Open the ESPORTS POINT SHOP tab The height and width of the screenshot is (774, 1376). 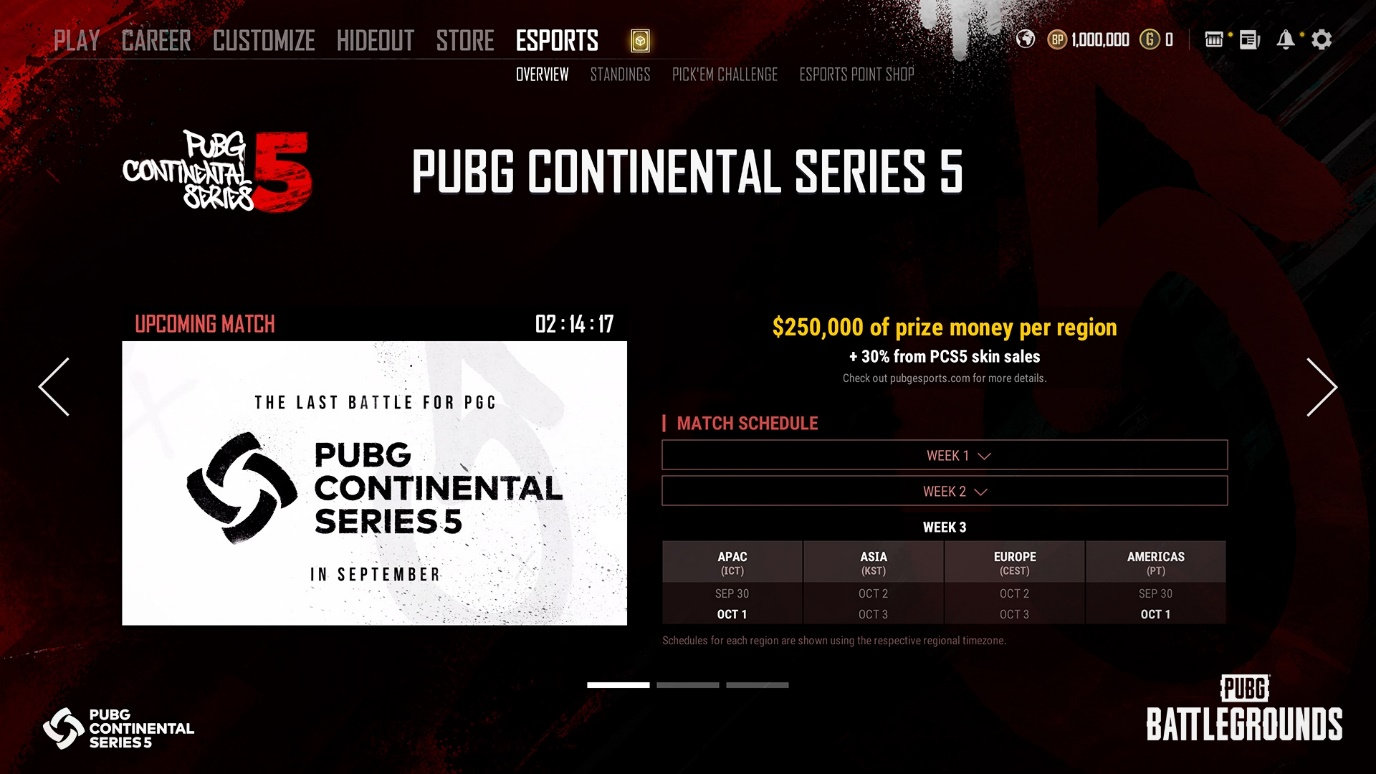click(x=856, y=74)
